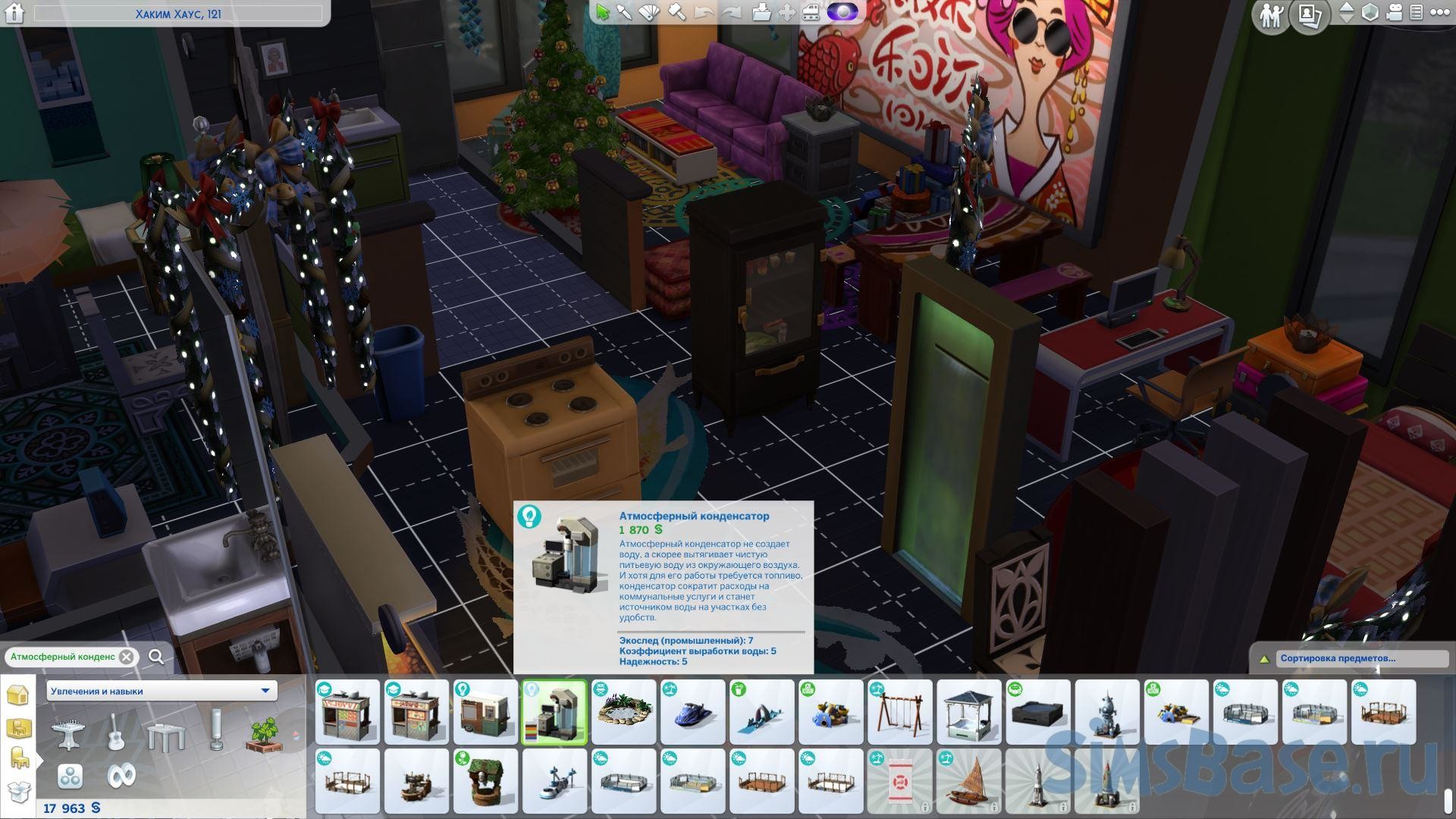This screenshot has width=1456, height=819.
Task: Open the gallery photo album button
Action: [1309, 15]
